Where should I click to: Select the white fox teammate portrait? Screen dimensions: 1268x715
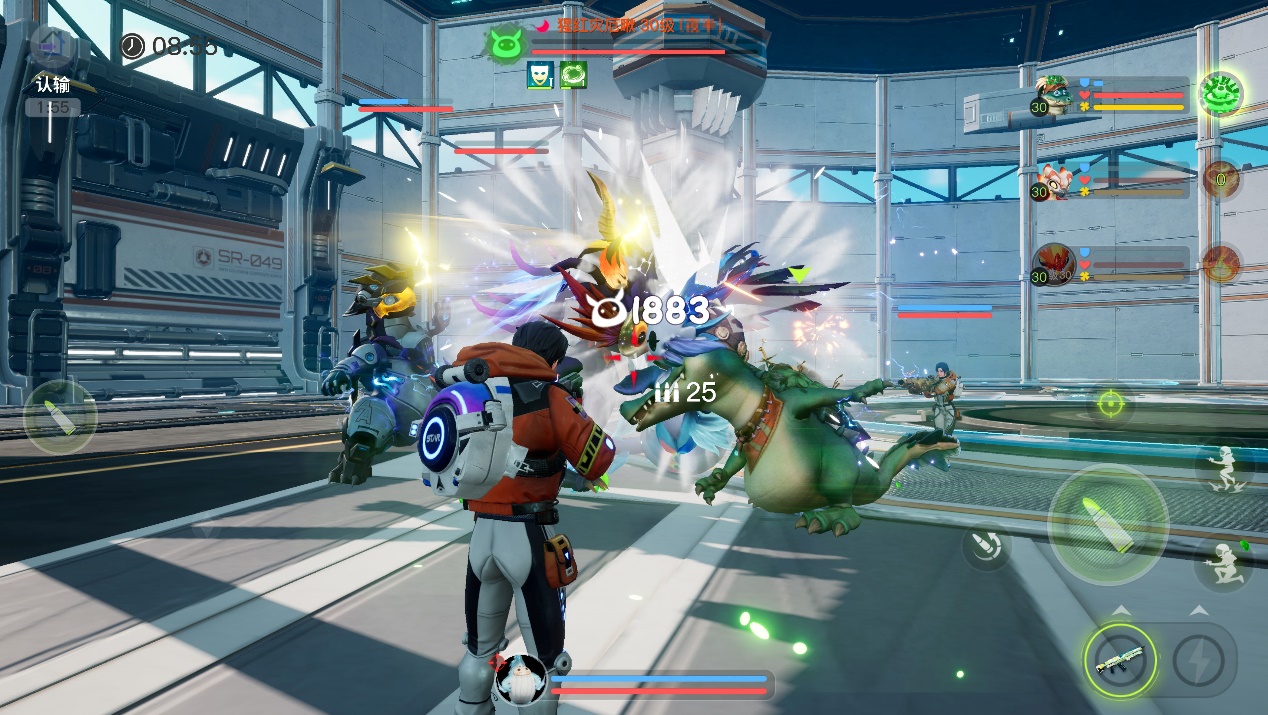pos(1052,180)
